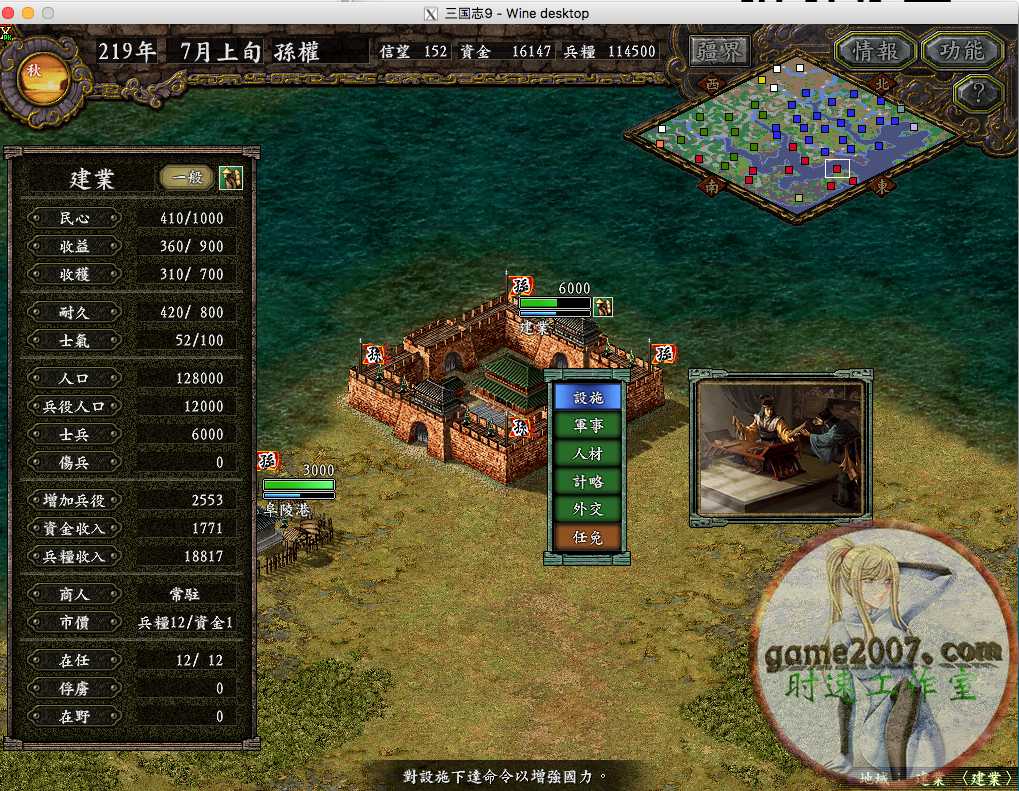Click the 士兵 soldiers label
The image size is (1019, 791).
point(75,434)
